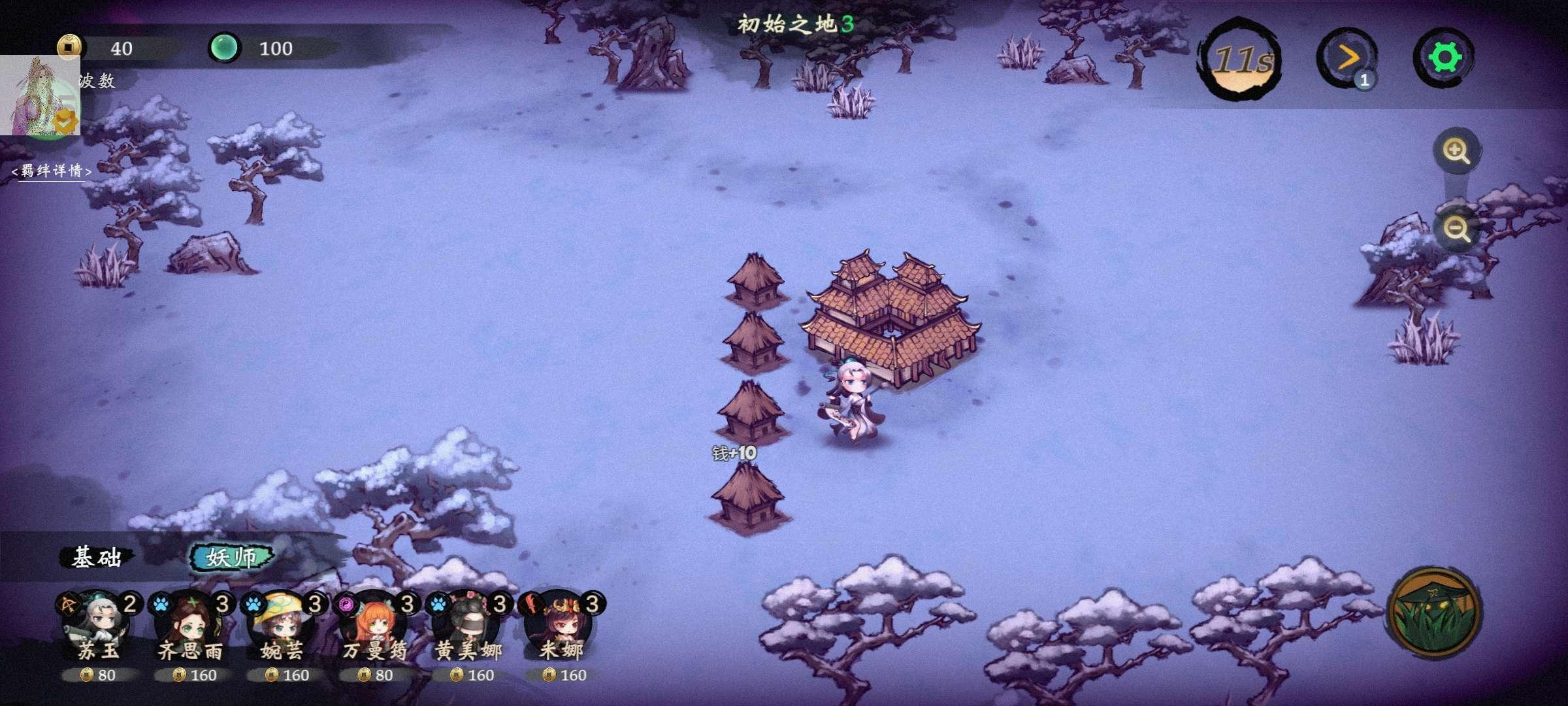
Task: Open the player avatar portrait top left
Action: [x=41, y=95]
